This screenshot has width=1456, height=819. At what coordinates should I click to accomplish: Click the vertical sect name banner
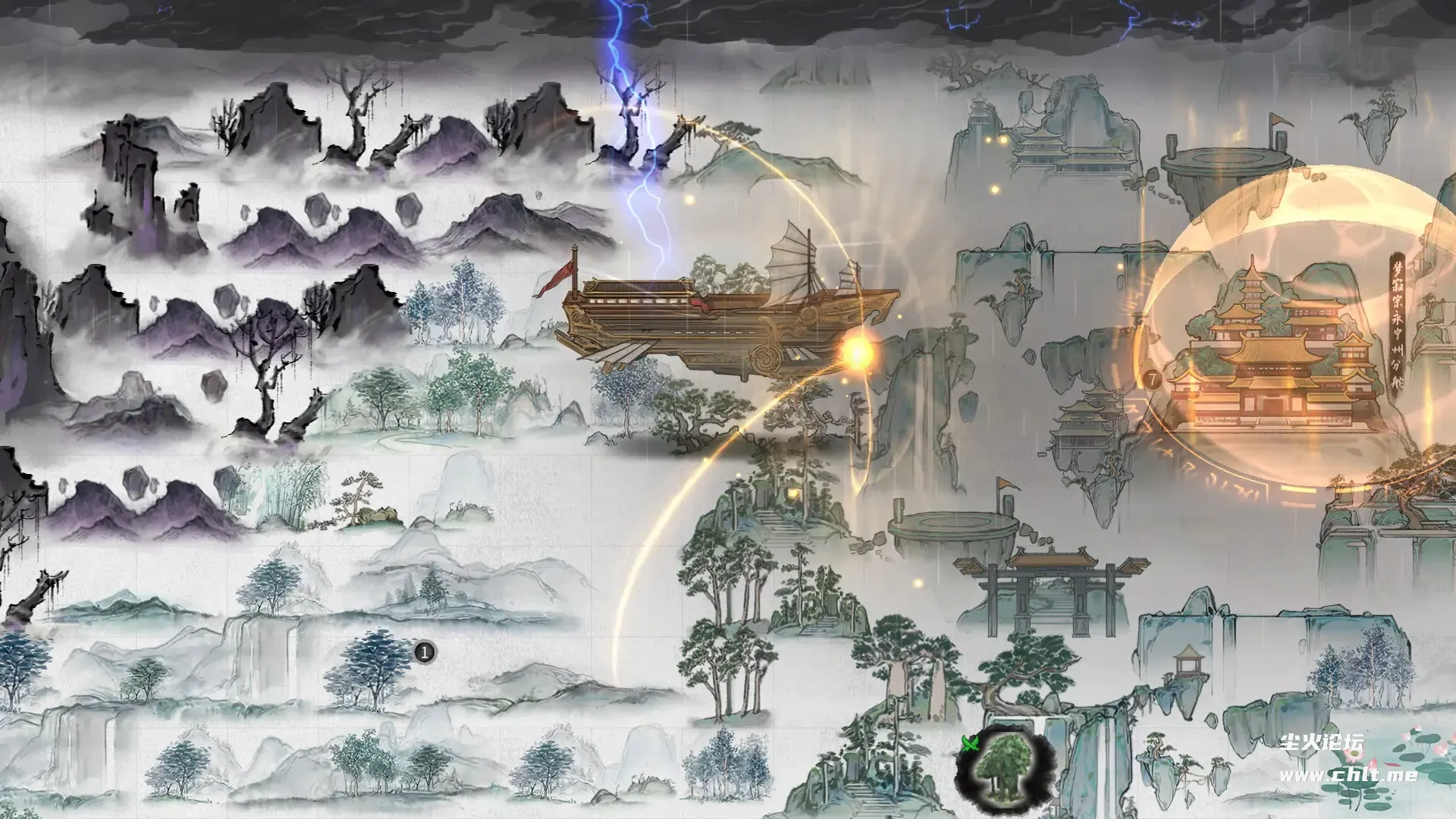(x=1398, y=322)
